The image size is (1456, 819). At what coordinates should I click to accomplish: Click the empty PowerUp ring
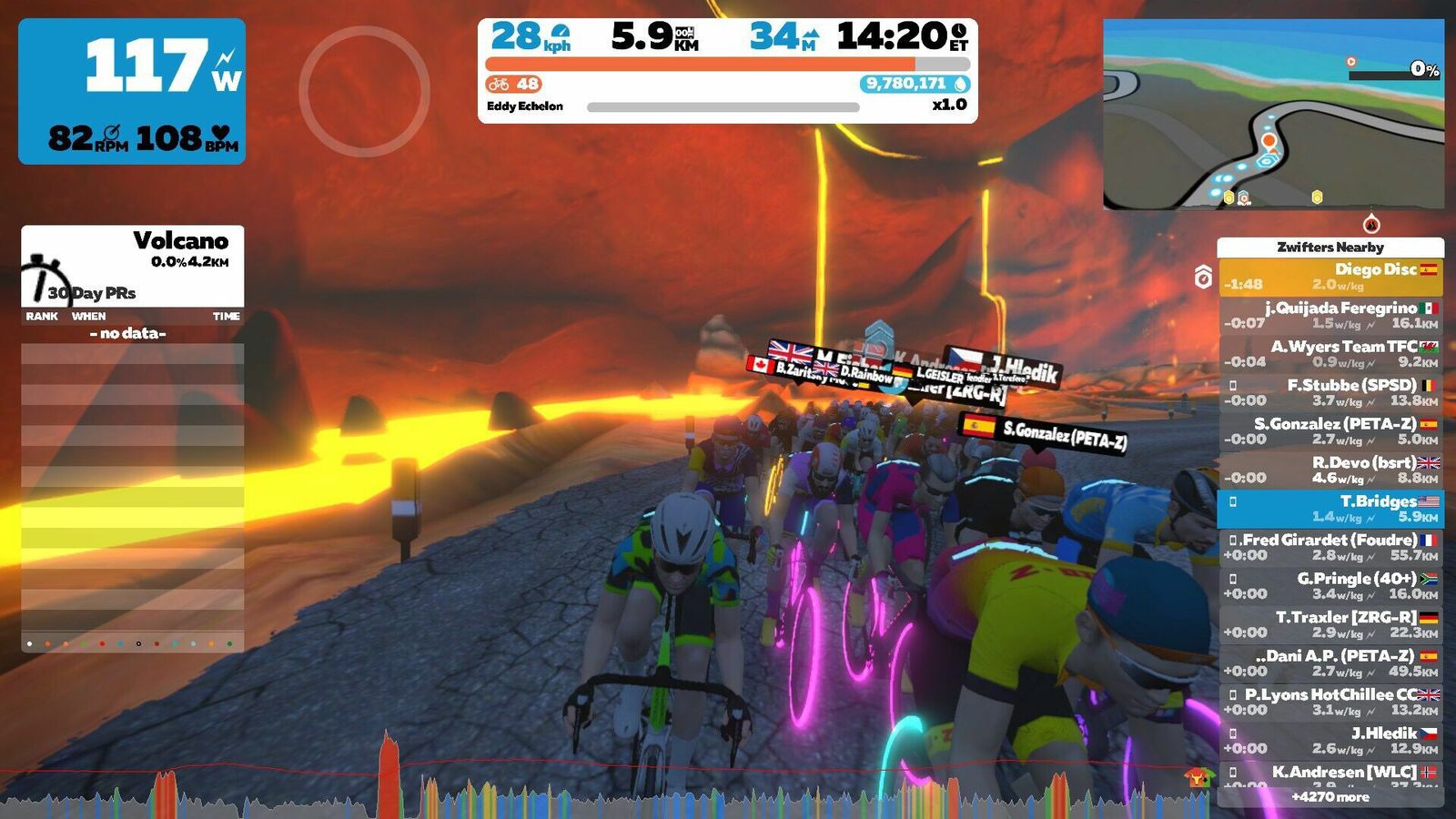364,91
